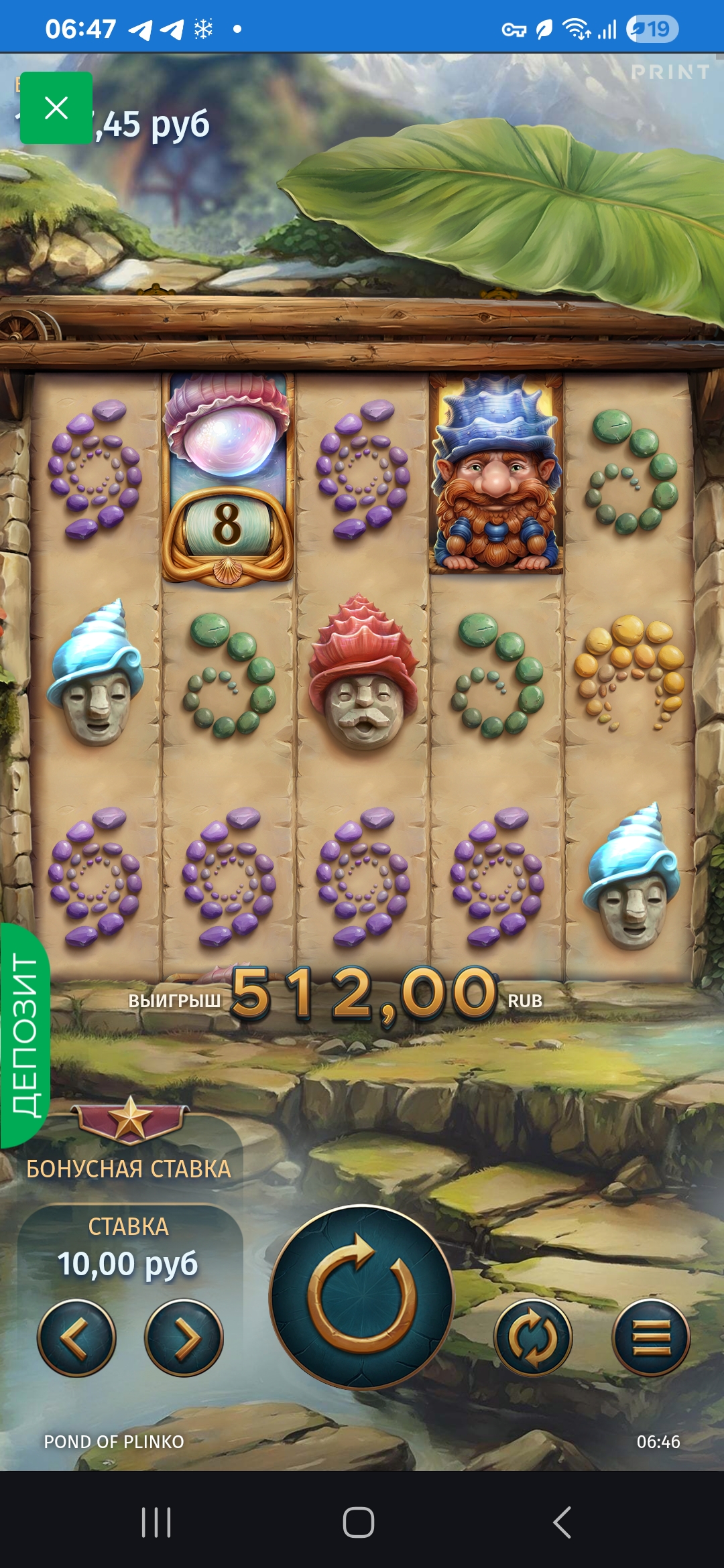724x1568 pixels.
Task: Tap the Android back navigation button
Action: pyautogui.click(x=562, y=1522)
